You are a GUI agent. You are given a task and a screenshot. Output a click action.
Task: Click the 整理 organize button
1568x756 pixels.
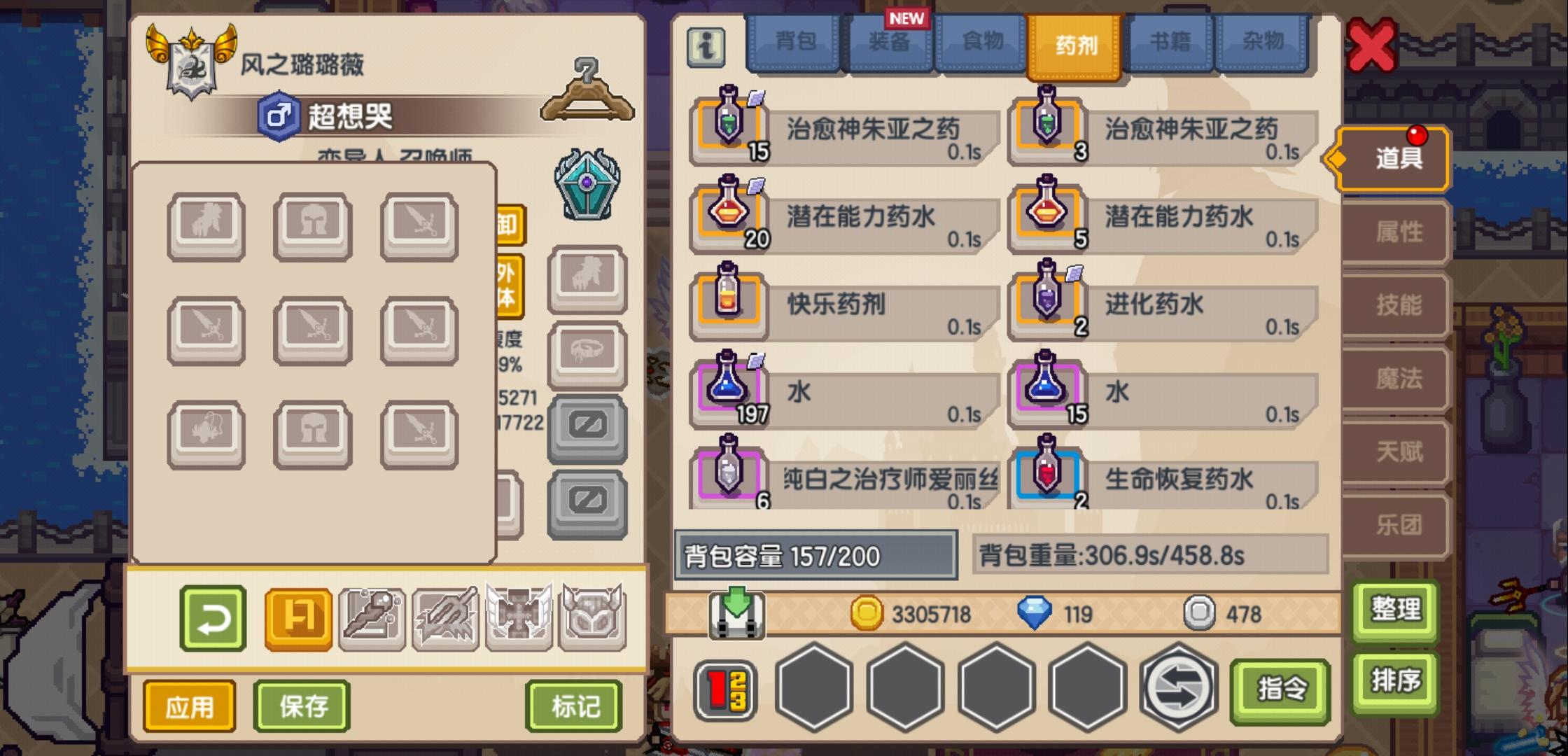1394,609
